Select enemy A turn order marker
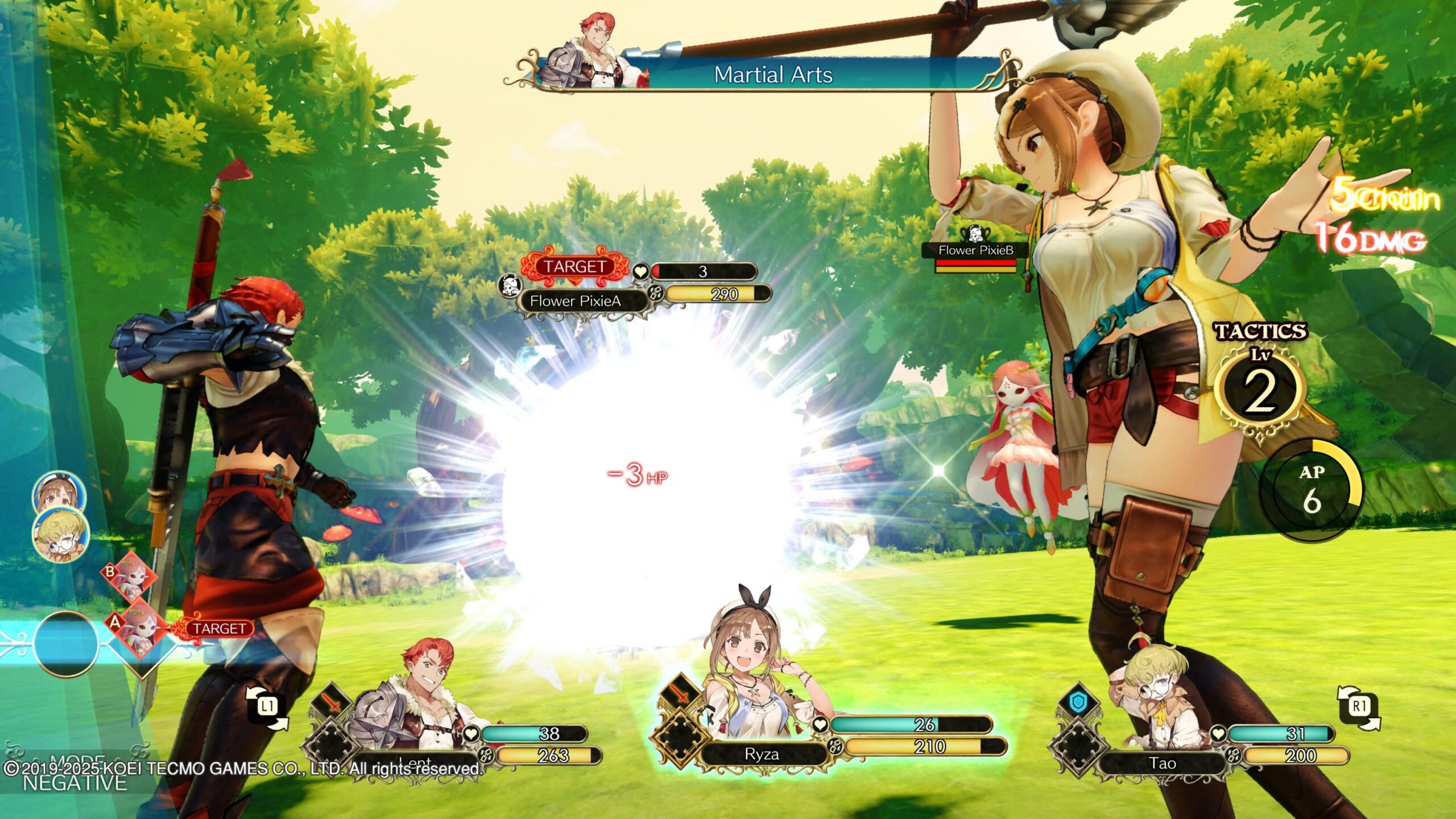 135,626
